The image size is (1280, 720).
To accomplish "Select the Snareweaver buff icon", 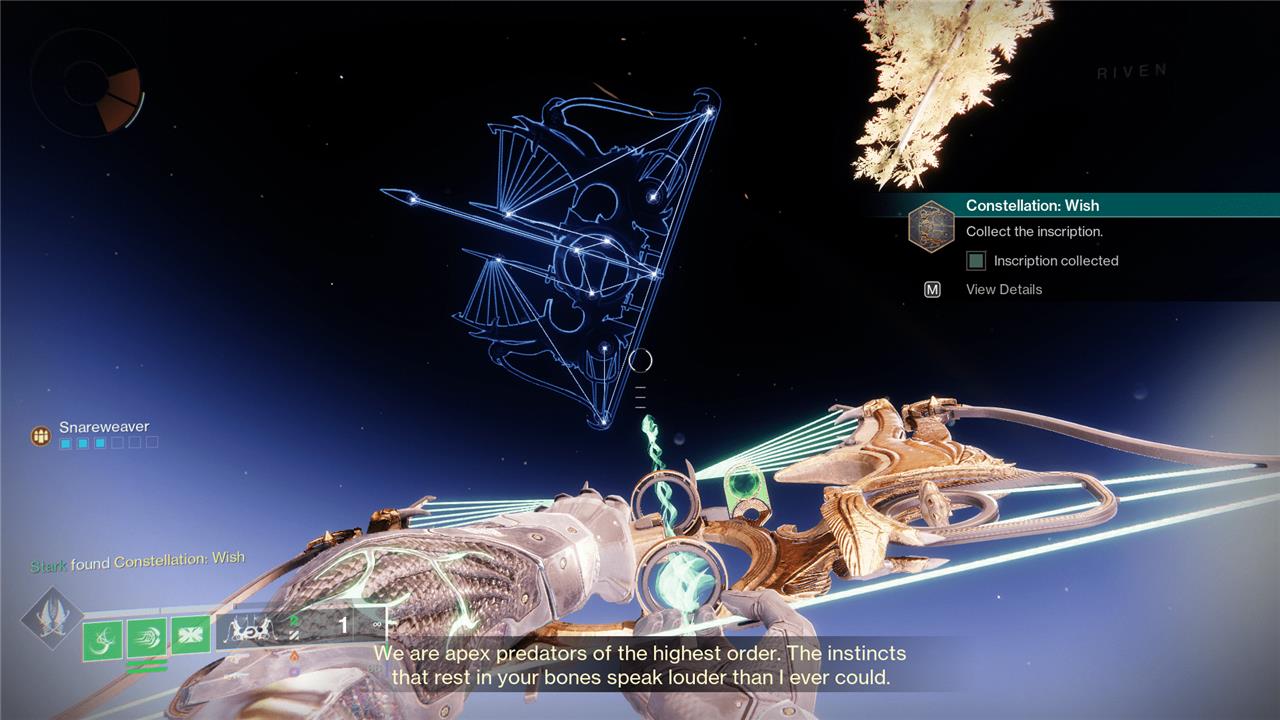I will click(x=41, y=435).
